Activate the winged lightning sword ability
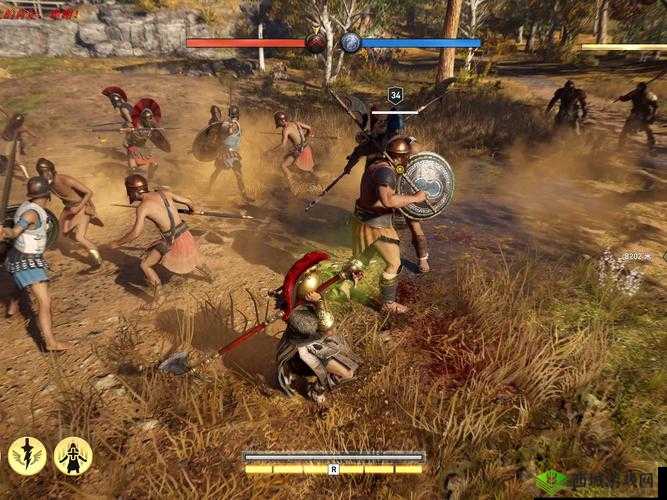Image resolution: width=667 pixels, height=500 pixels. tap(27, 455)
